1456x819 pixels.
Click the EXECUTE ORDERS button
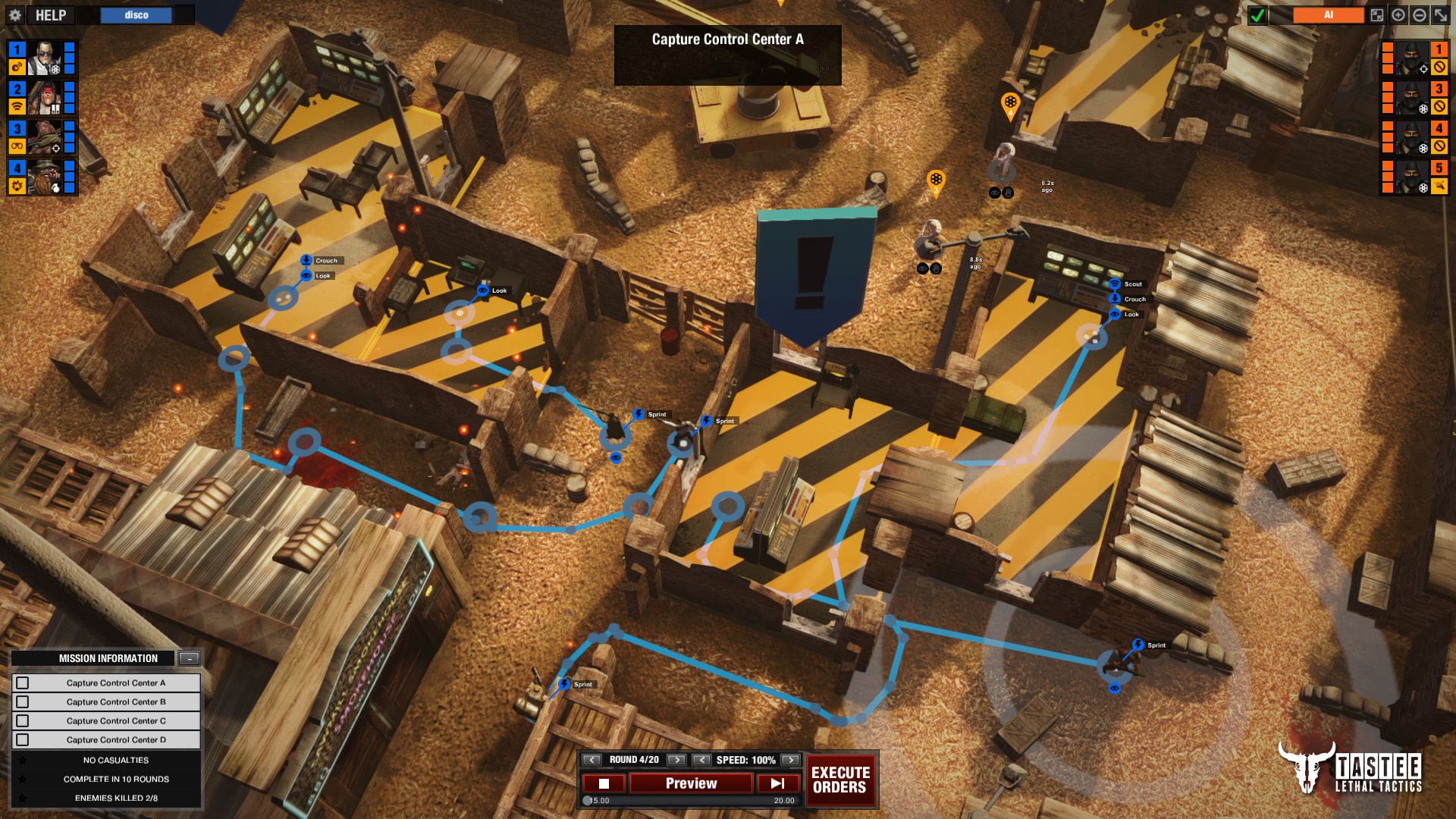tap(839, 780)
